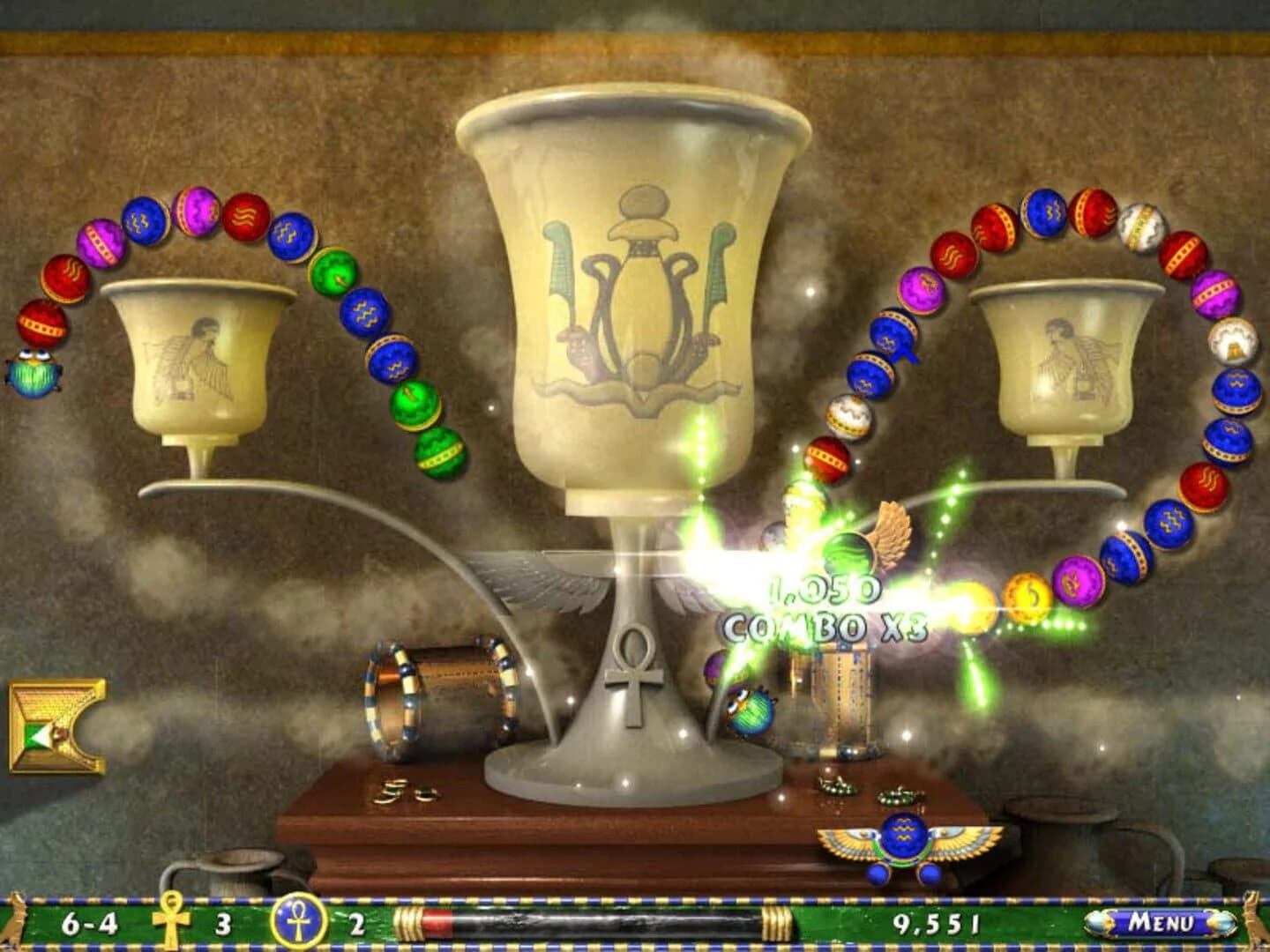Click the red segment of the progress bar
1270x952 pixels.
pyautogui.click(x=438, y=924)
